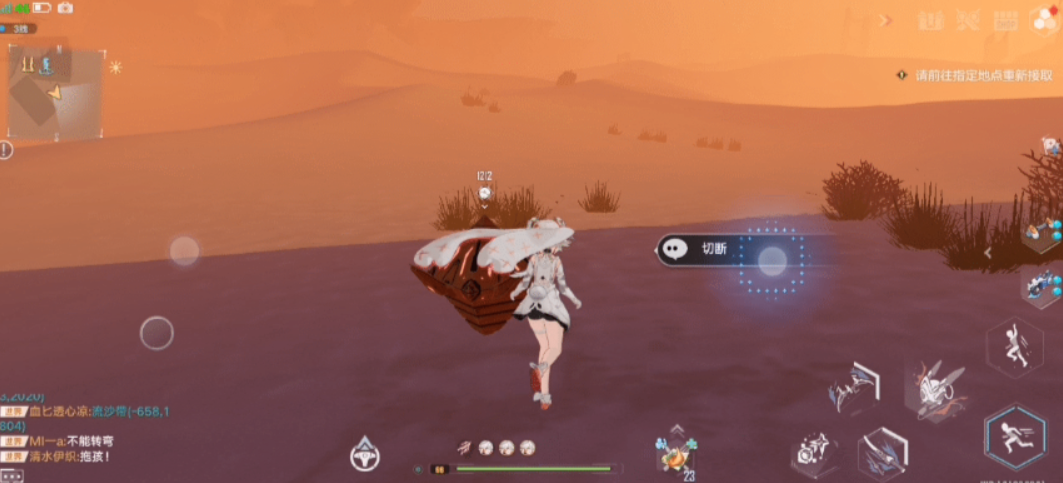This screenshot has height=483, width=1063.
Task: Tap the camera icon to take a screenshot
Action: pos(65,8)
